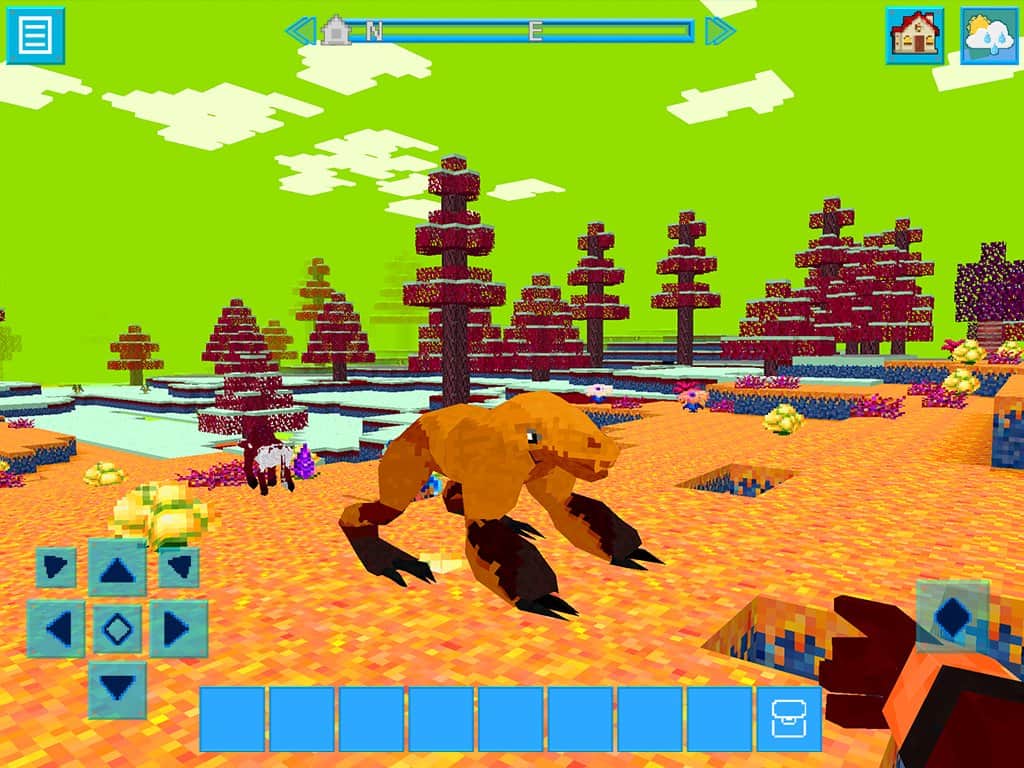Viewport: 1024px width, 768px height.
Task: Open the inventory chest at hotbar end
Action: pos(788,719)
